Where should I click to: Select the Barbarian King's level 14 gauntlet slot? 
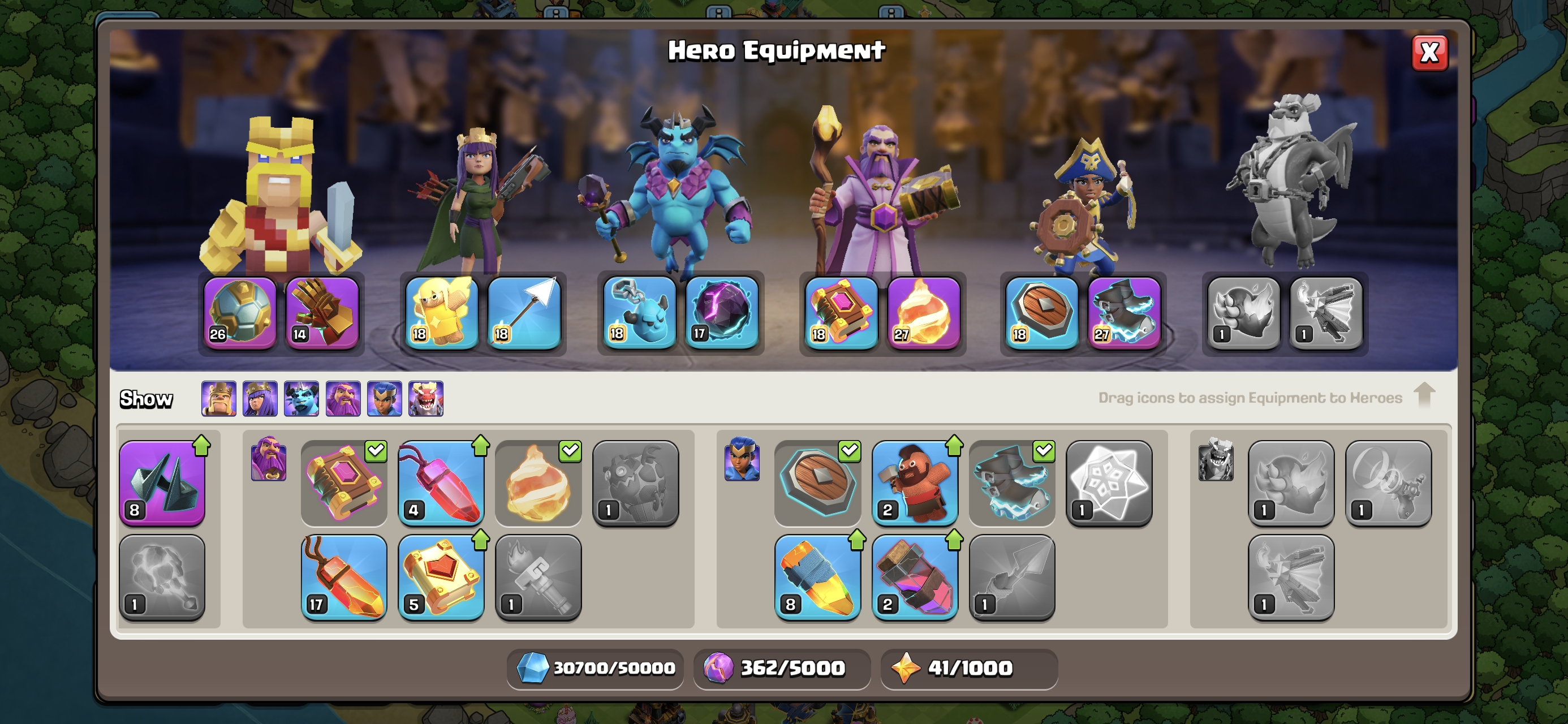[321, 313]
